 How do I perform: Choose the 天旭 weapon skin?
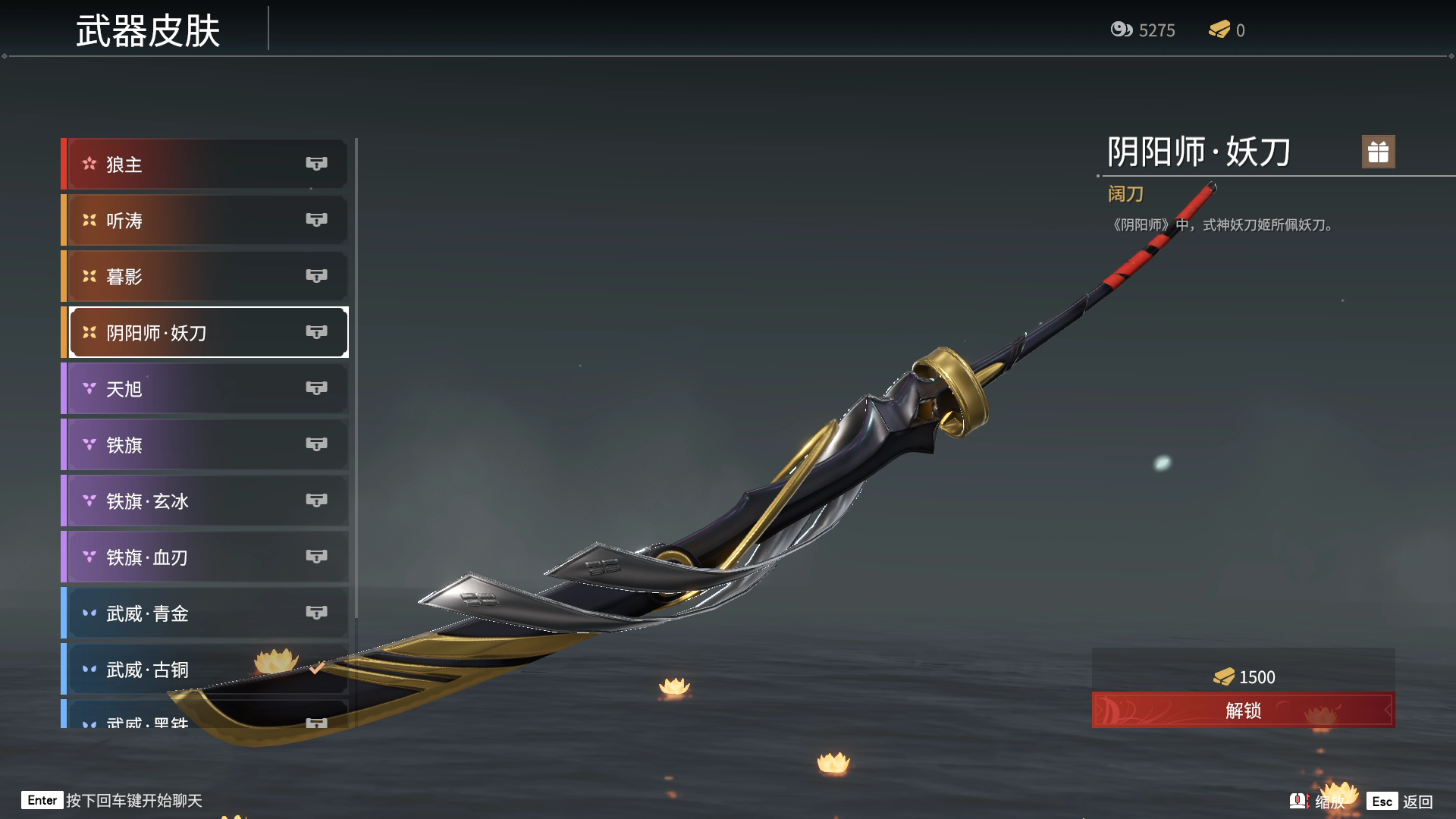click(x=205, y=388)
